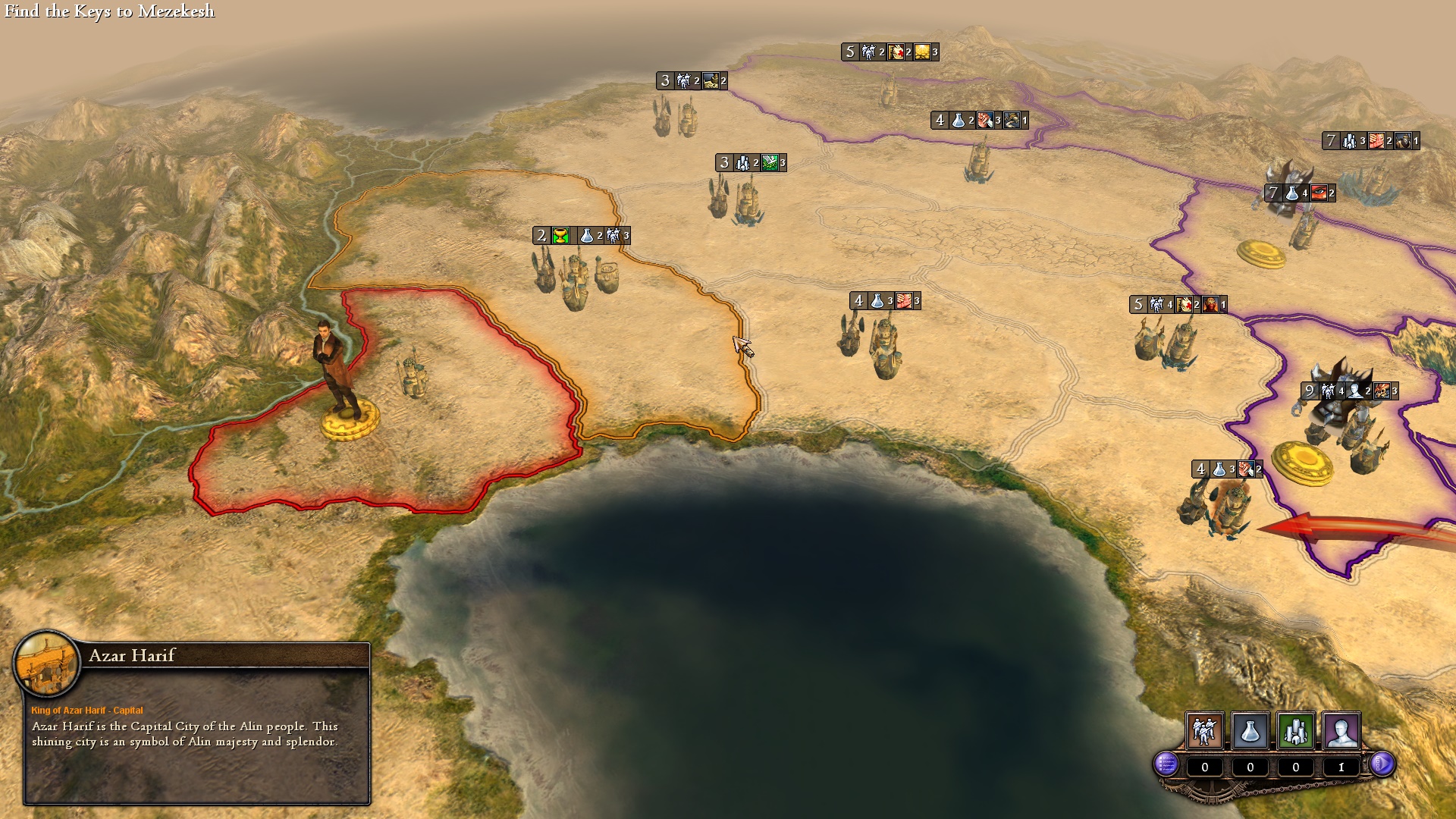Click the Azar Harif city portrait

(x=47, y=664)
